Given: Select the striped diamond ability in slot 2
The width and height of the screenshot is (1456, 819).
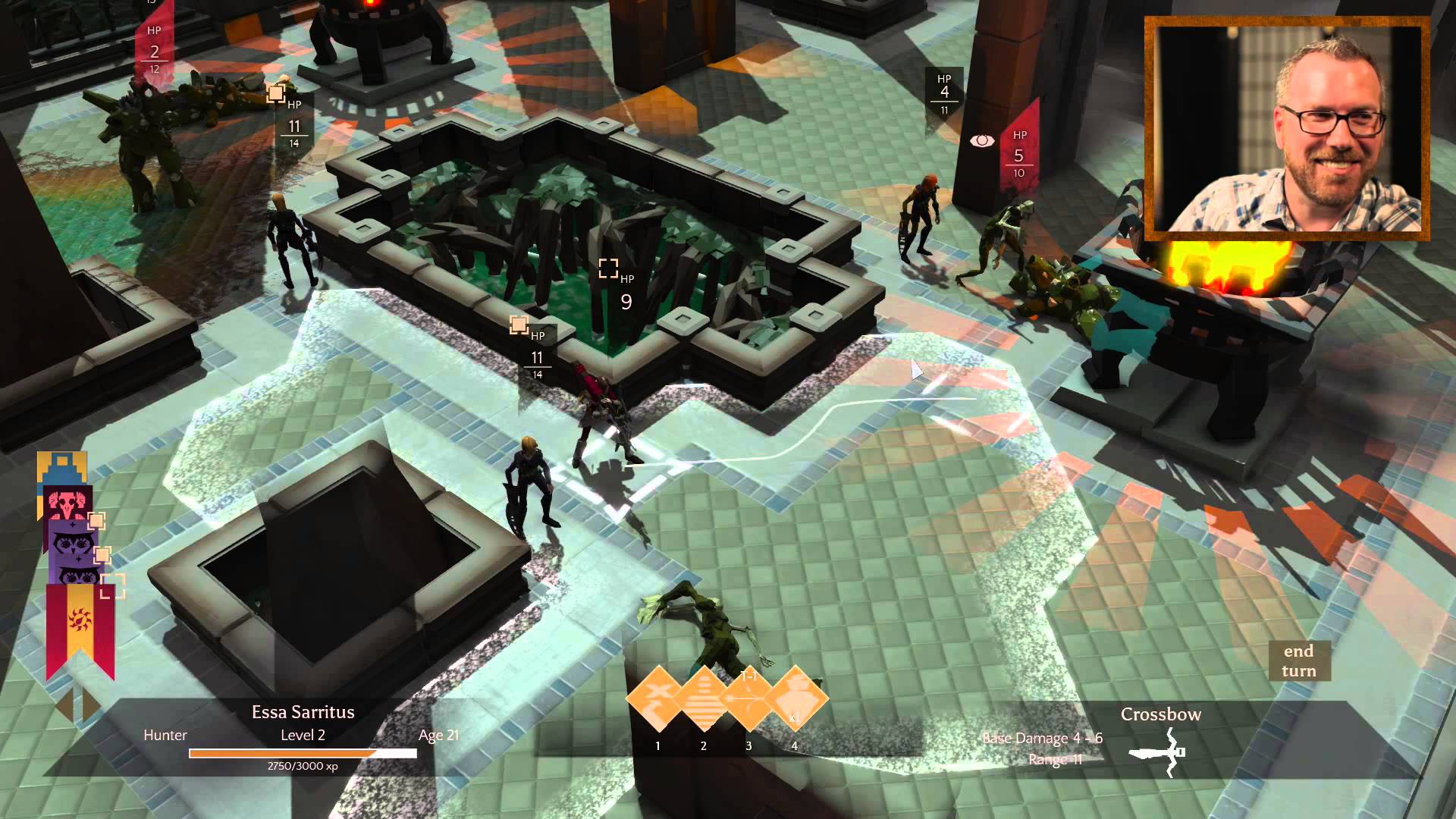Looking at the screenshot, I should 704,698.
